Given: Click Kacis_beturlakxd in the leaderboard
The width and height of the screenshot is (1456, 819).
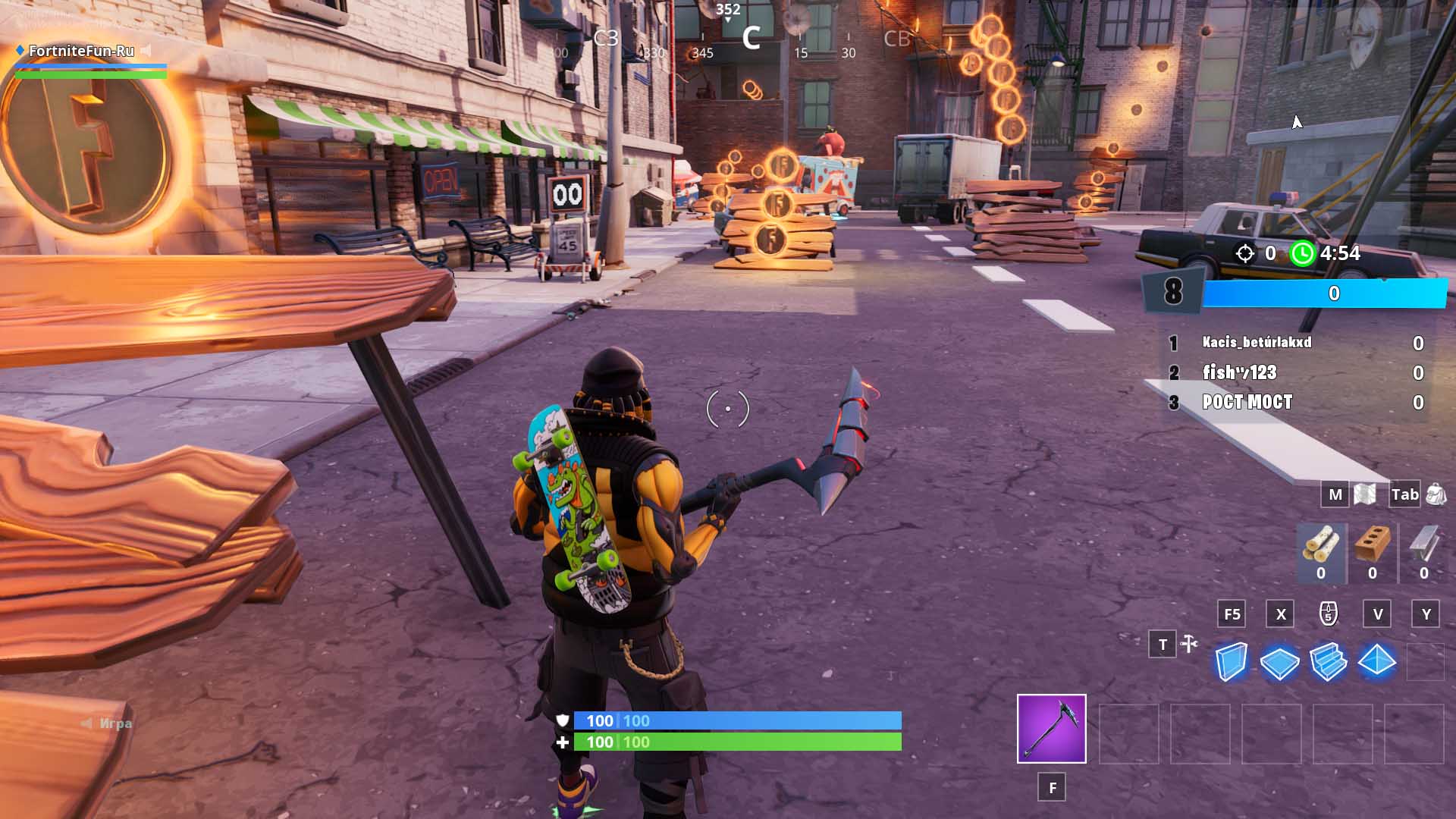Looking at the screenshot, I should point(1257,343).
